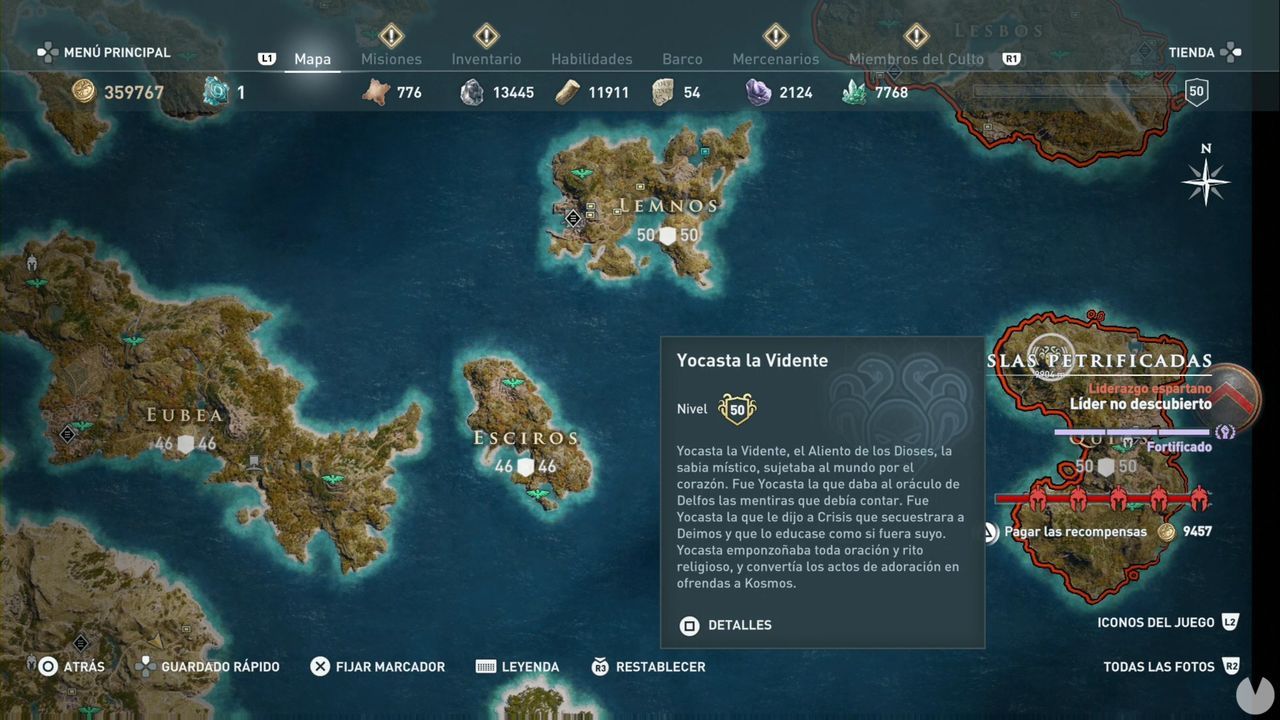Switch to the Misiones tab
The image size is (1280, 720).
(391, 59)
